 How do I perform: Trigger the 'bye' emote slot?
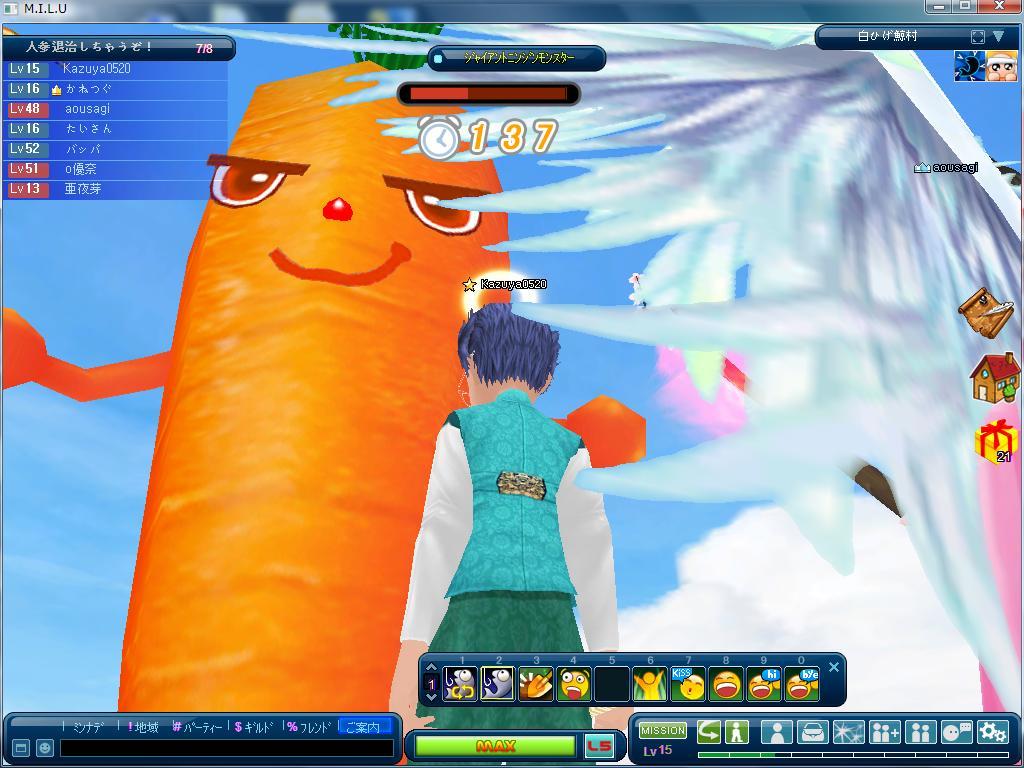801,684
